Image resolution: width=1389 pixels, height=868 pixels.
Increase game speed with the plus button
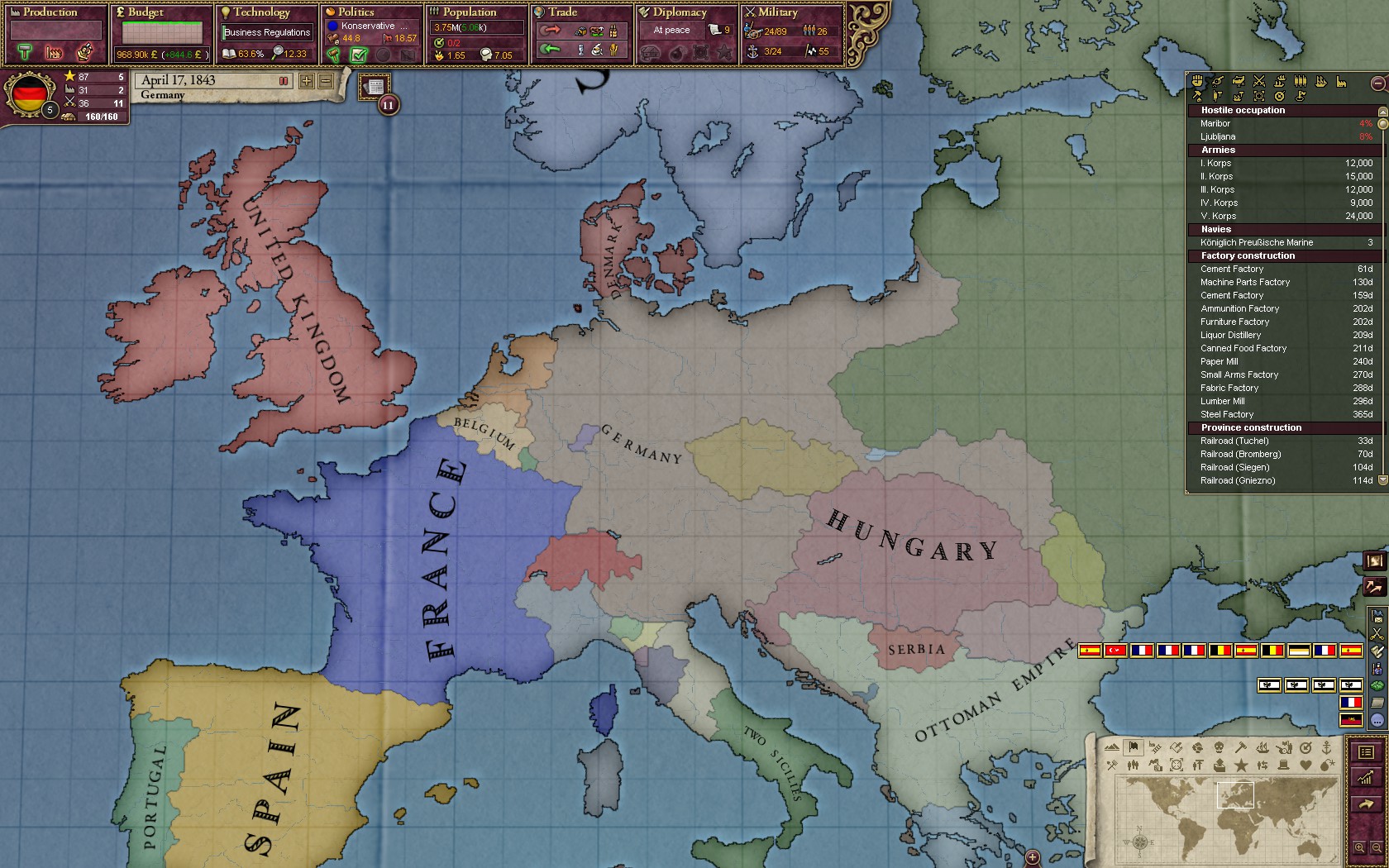[305, 82]
